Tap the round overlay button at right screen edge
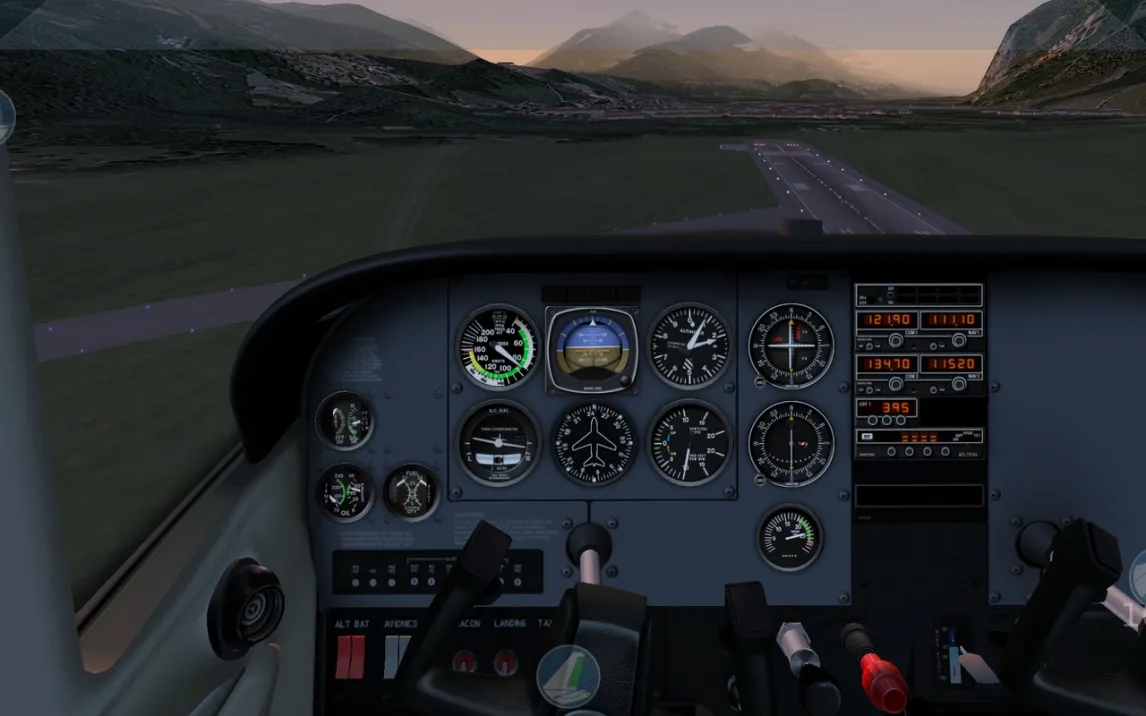The width and height of the screenshot is (1146, 716). pos(1138,578)
